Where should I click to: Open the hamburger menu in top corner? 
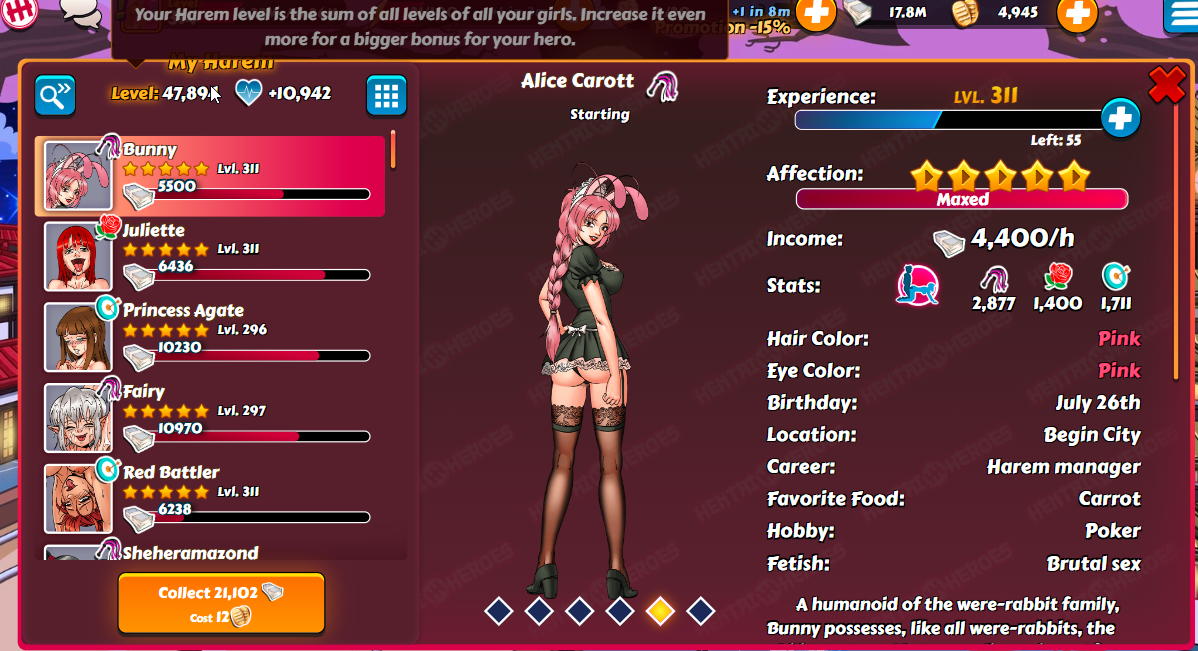tap(1182, 14)
